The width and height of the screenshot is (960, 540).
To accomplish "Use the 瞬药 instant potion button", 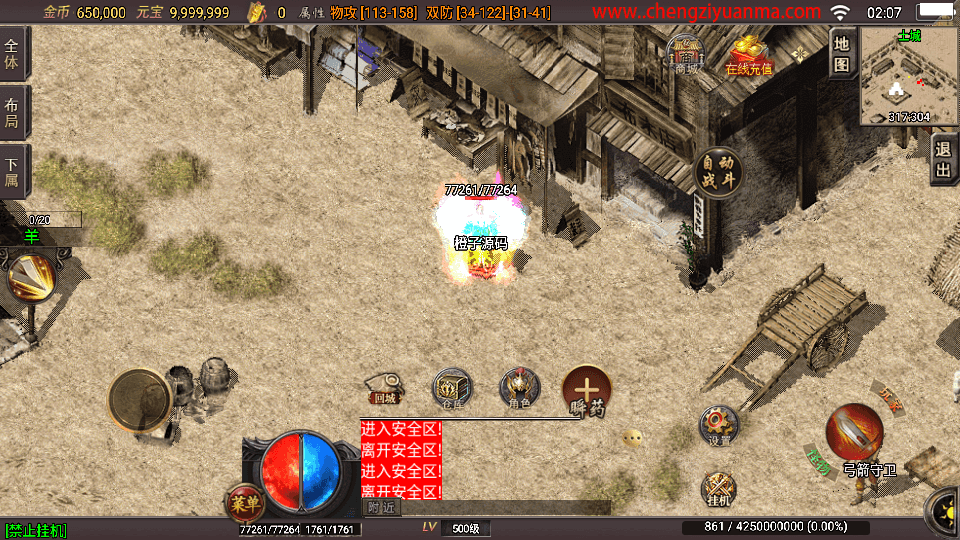I will pyautogui.click(x=587, y=390).
